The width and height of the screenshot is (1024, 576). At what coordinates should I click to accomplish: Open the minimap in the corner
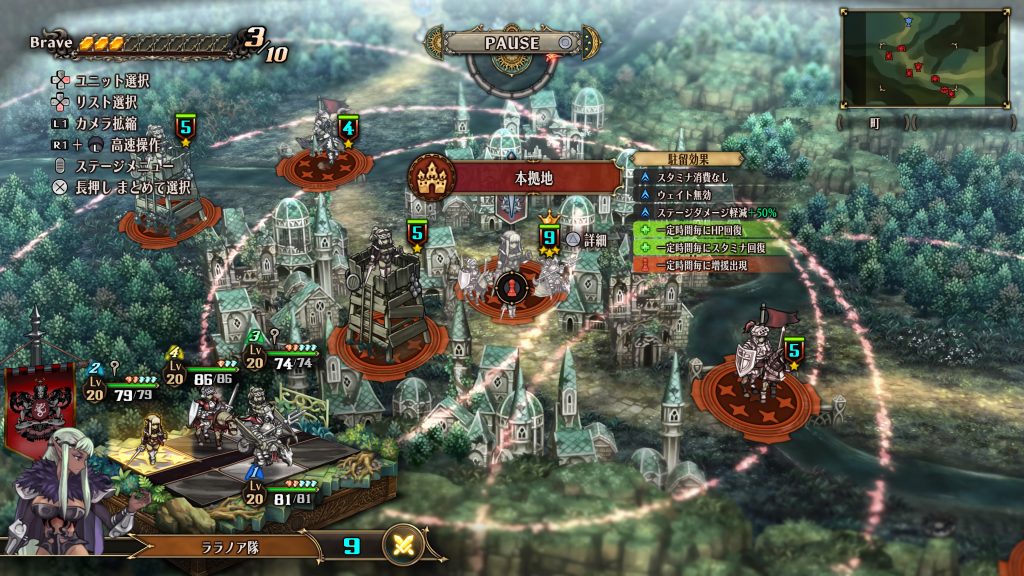pos(924,58)
